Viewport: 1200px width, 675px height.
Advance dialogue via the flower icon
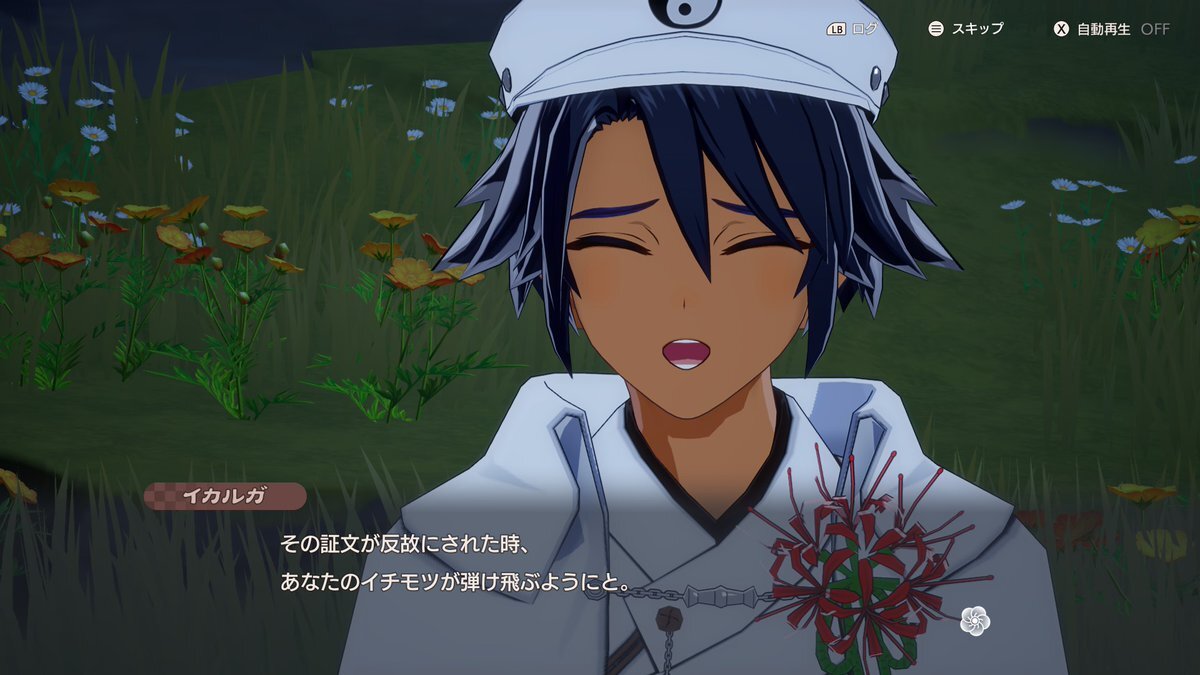(x=974, y=620)
